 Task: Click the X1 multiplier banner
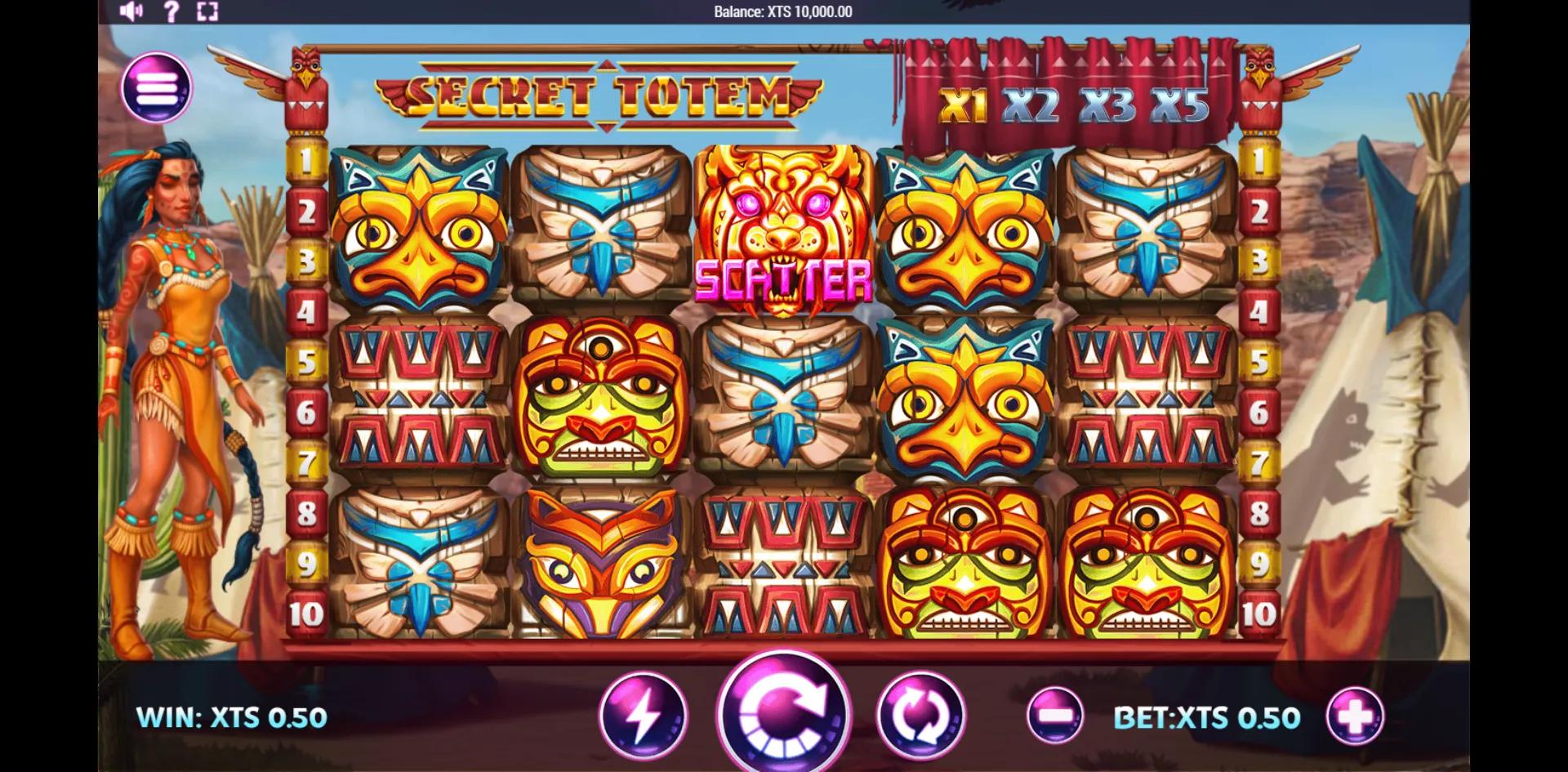coord(962,104)
